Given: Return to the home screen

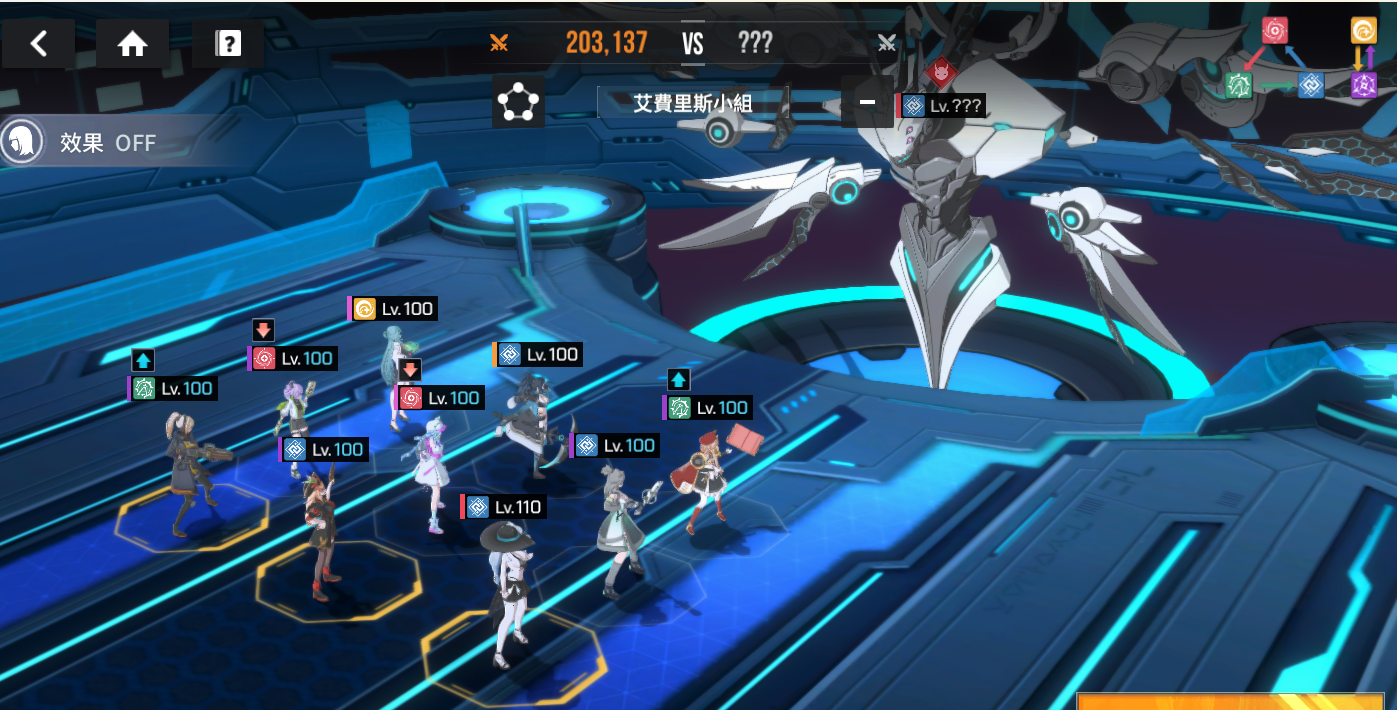Looking at the screenshot, I should coord(132,44).
